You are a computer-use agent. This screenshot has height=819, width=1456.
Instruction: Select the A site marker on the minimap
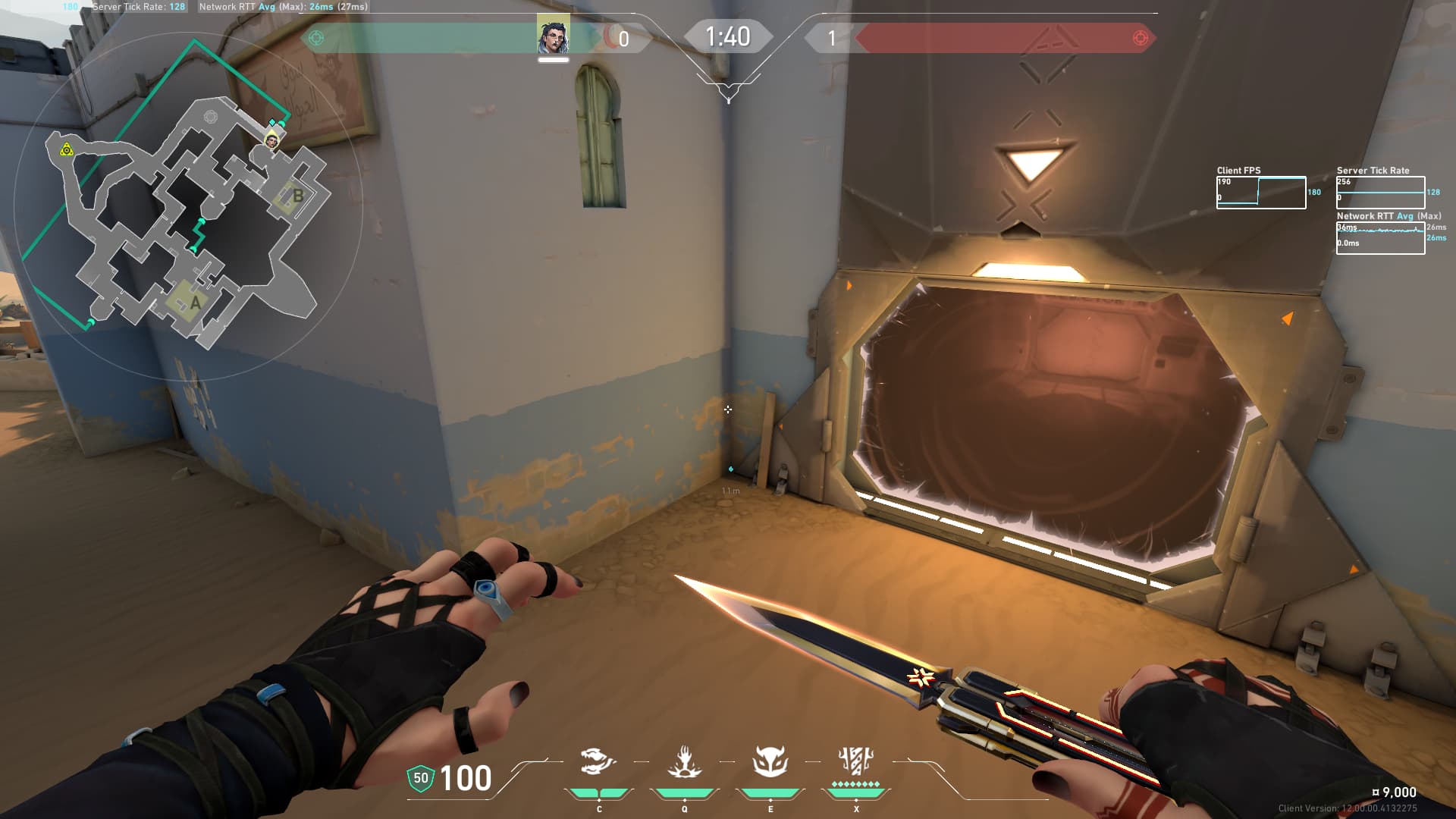pyautogui.click(x=195, y=303)
